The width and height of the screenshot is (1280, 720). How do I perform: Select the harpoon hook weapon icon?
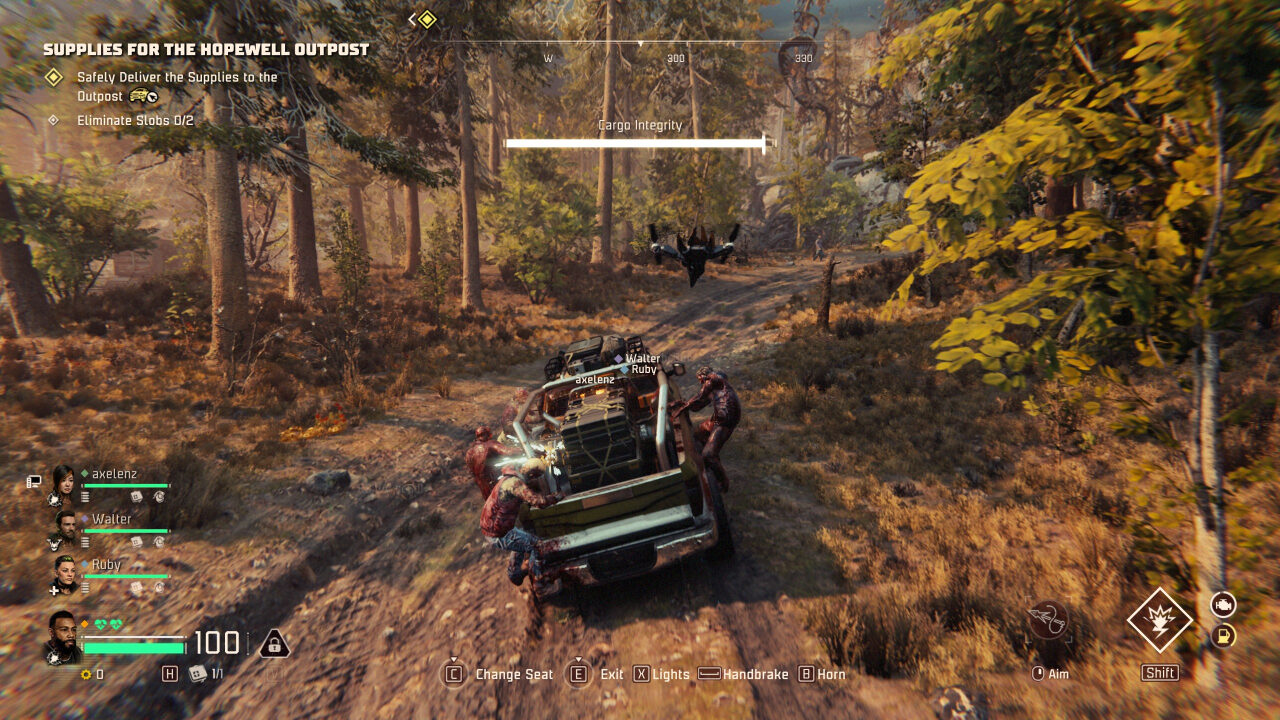1047,620
